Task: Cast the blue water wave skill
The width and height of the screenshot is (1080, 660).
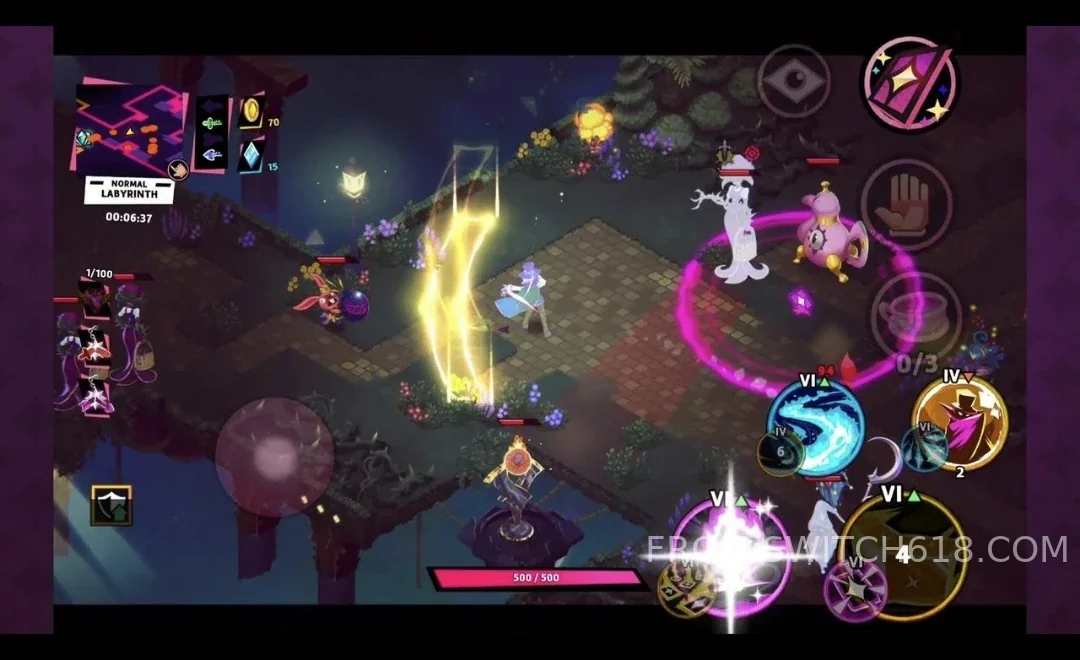Action: [816, 425]
